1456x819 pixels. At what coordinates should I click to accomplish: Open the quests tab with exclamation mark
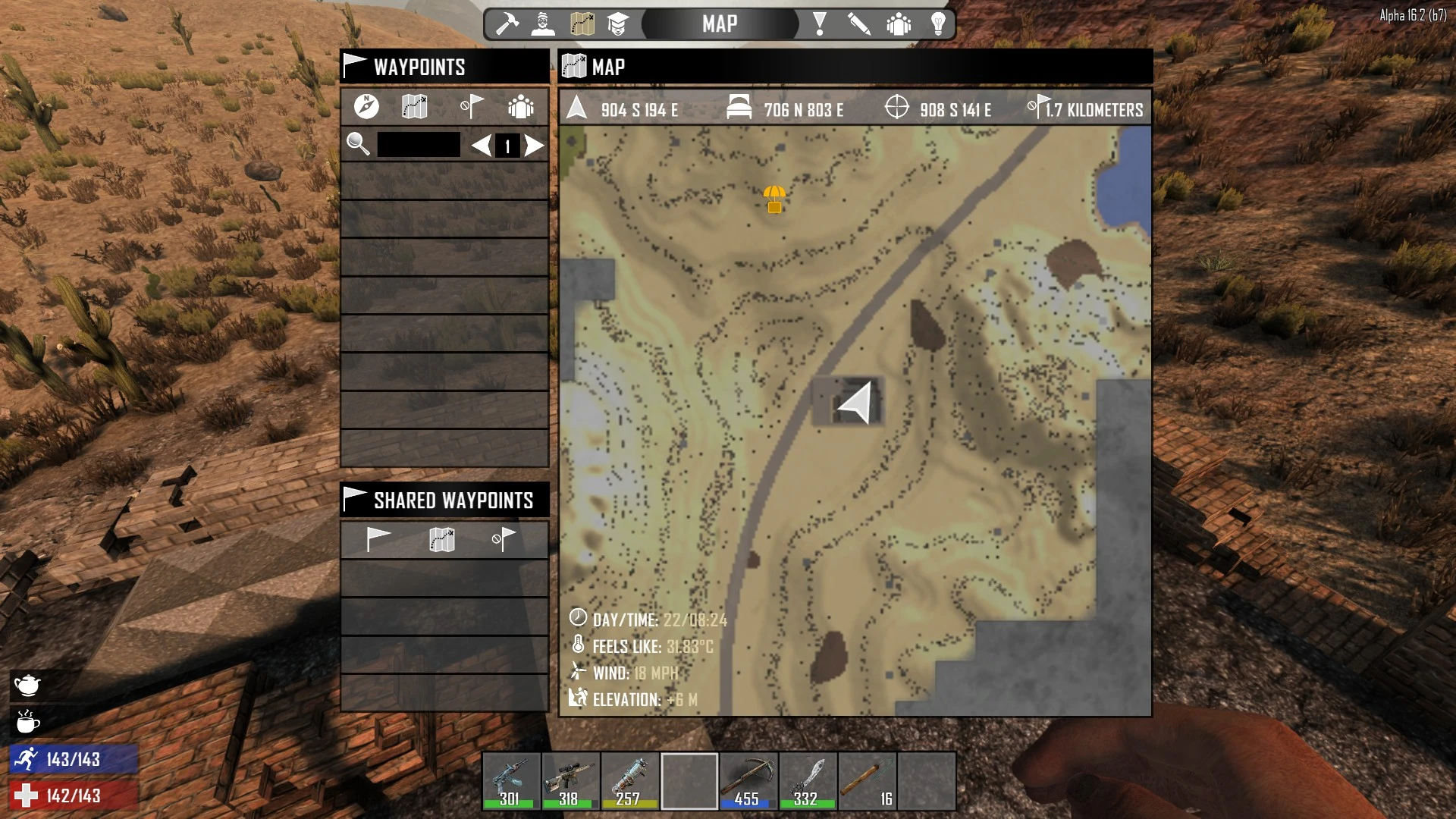[x=819, y=24]
